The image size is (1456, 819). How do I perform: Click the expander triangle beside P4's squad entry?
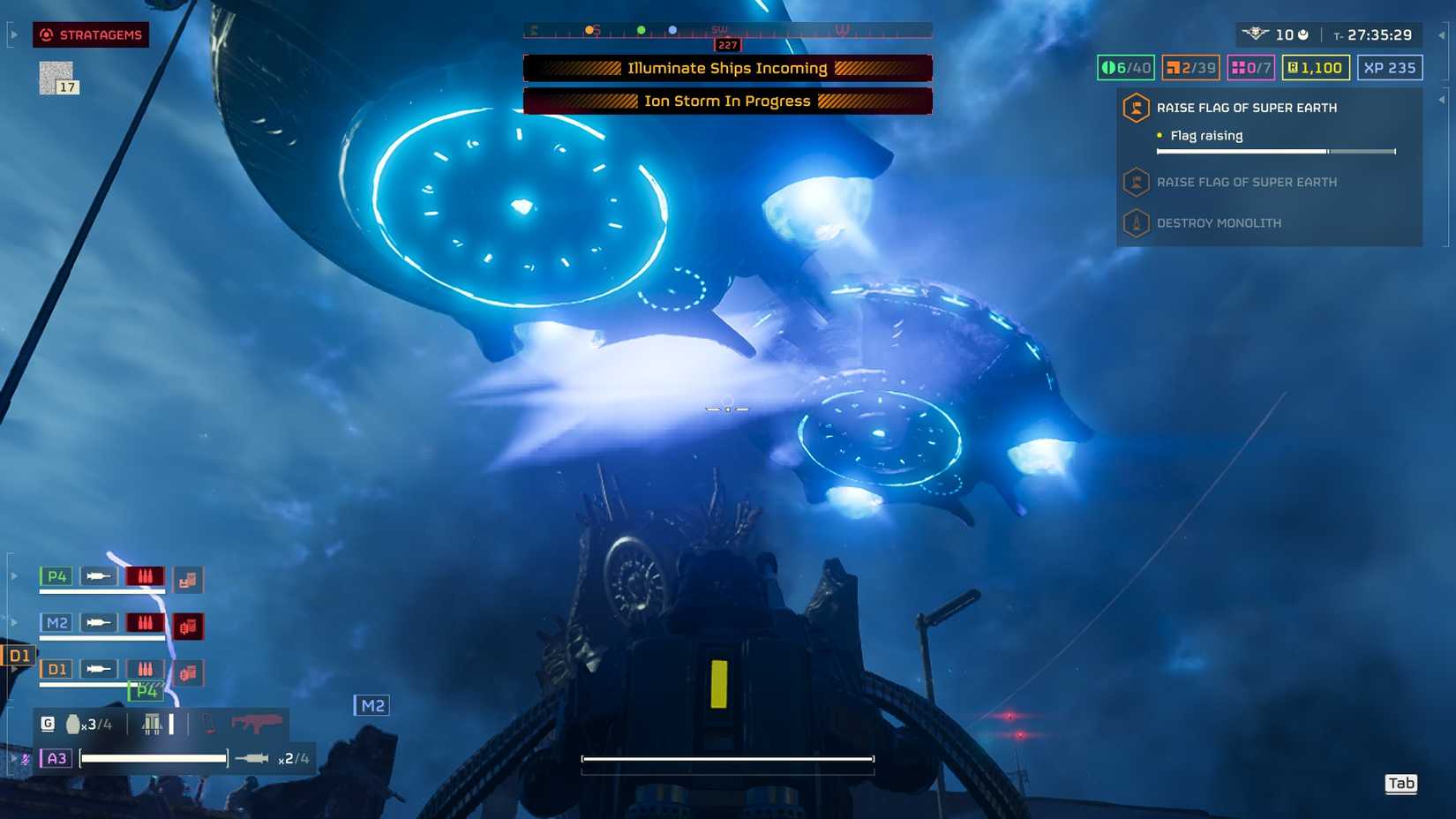coord(13,575)
